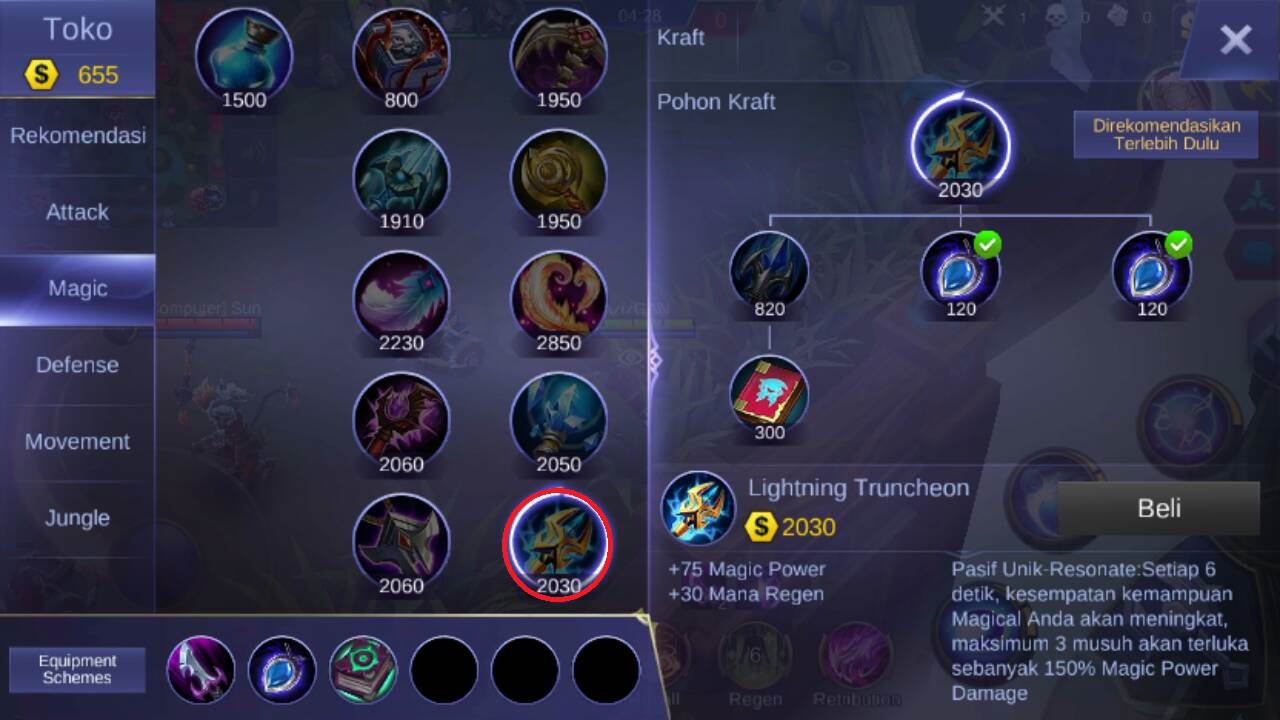
Task: Open Equipment Schemes
Action: (77, 669)
